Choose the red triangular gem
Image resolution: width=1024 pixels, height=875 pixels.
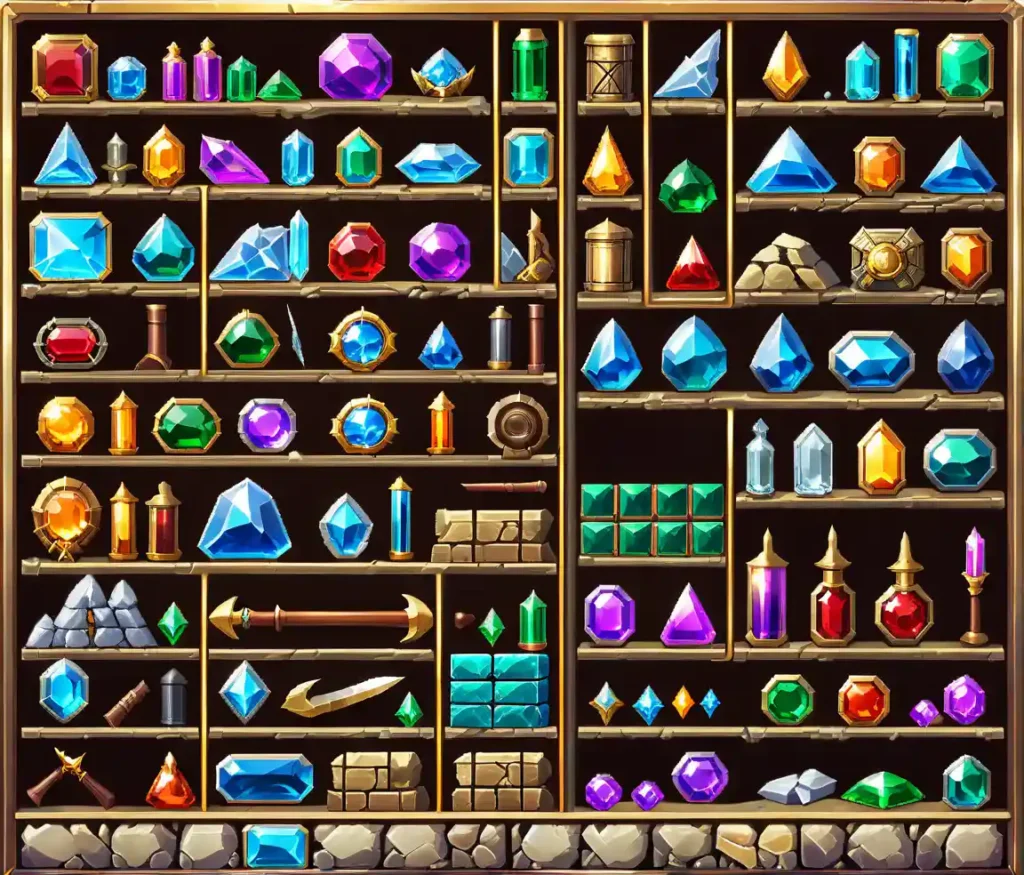[693, 265]
